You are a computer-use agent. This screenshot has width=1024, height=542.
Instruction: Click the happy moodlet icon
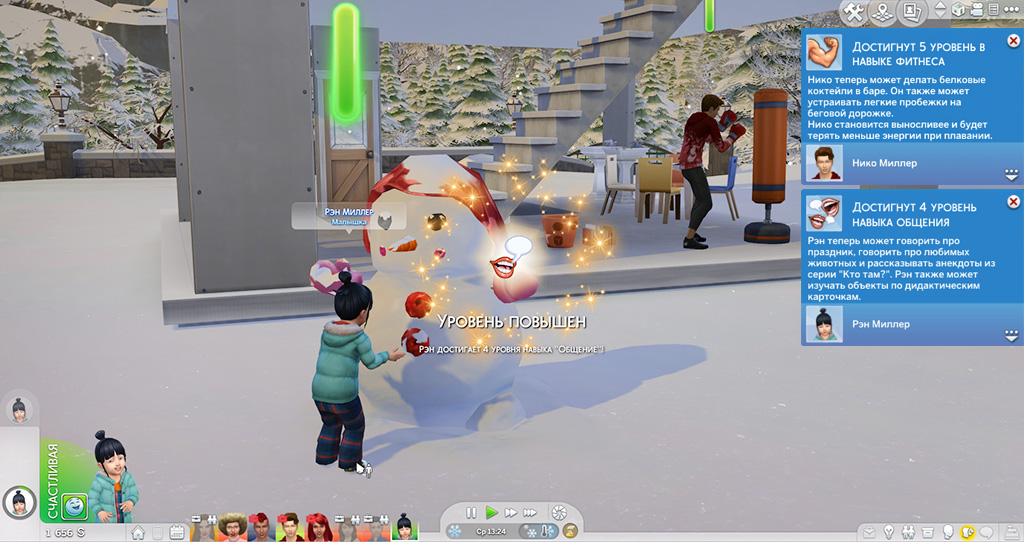[76, 507]
